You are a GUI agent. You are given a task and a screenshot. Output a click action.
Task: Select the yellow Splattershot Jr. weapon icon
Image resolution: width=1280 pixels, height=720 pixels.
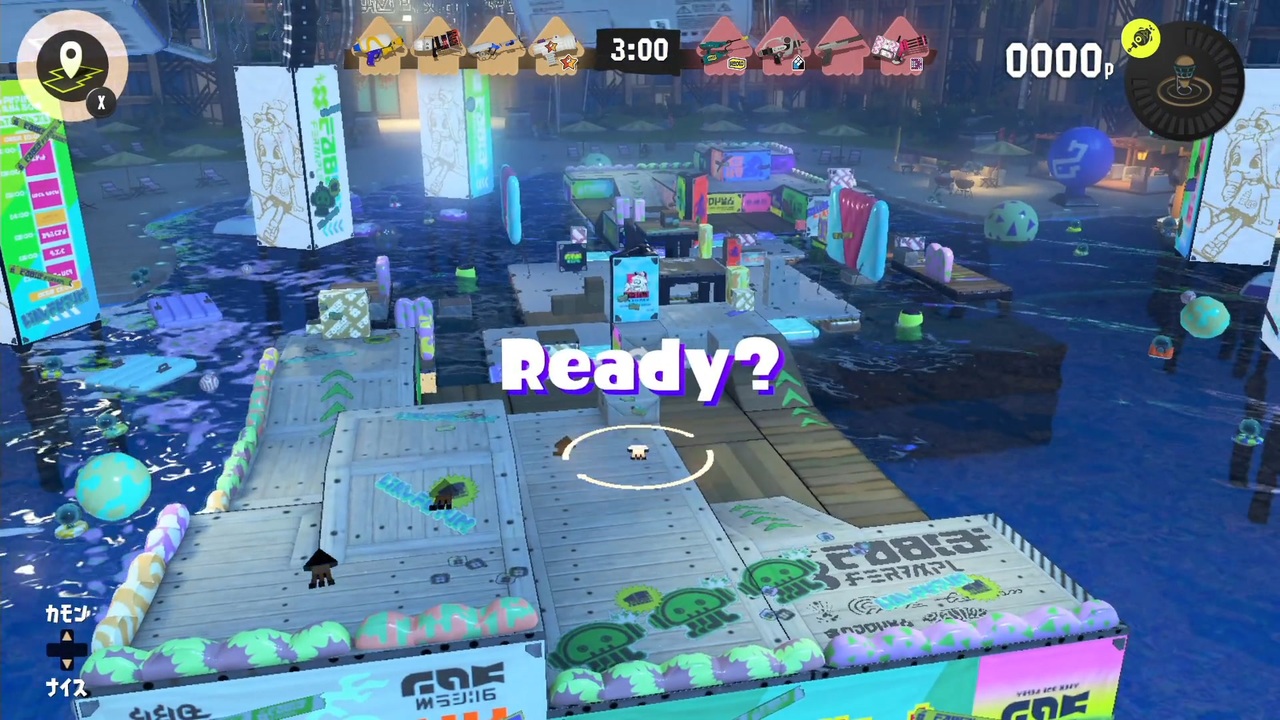(380, 45)
